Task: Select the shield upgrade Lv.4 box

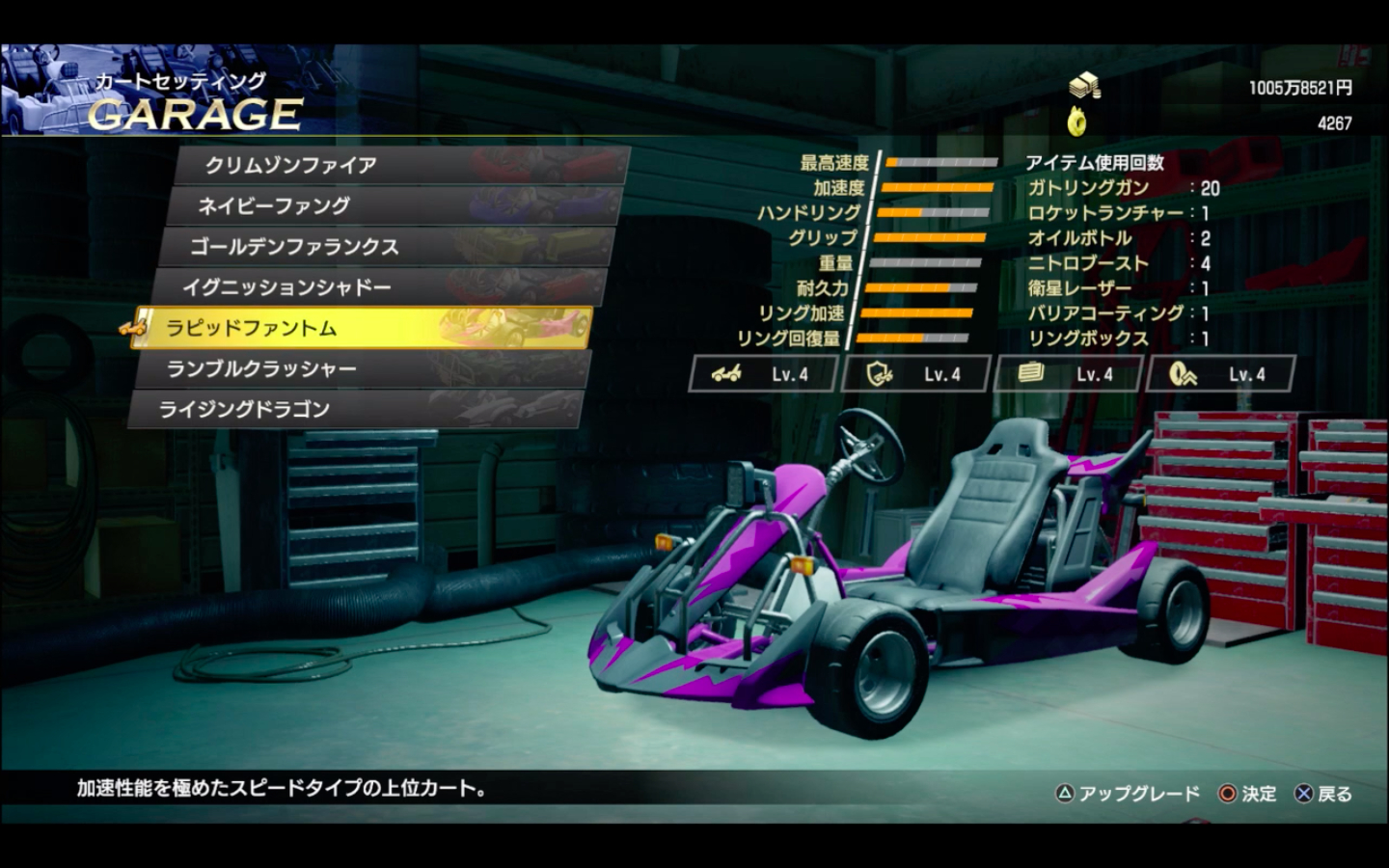Action: pos(915,374)
